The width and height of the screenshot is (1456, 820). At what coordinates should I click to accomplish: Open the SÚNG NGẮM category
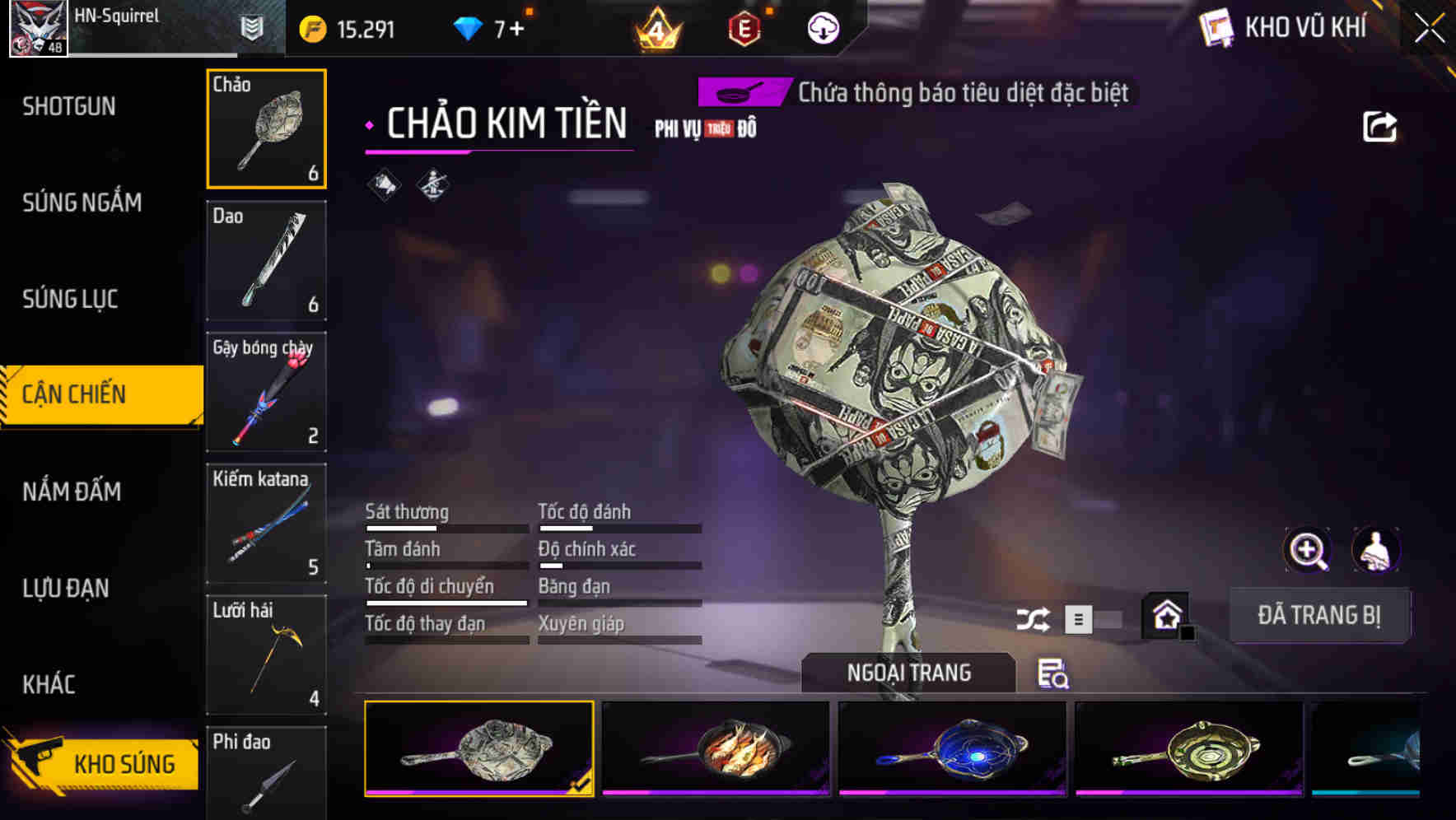click(82, 203)
